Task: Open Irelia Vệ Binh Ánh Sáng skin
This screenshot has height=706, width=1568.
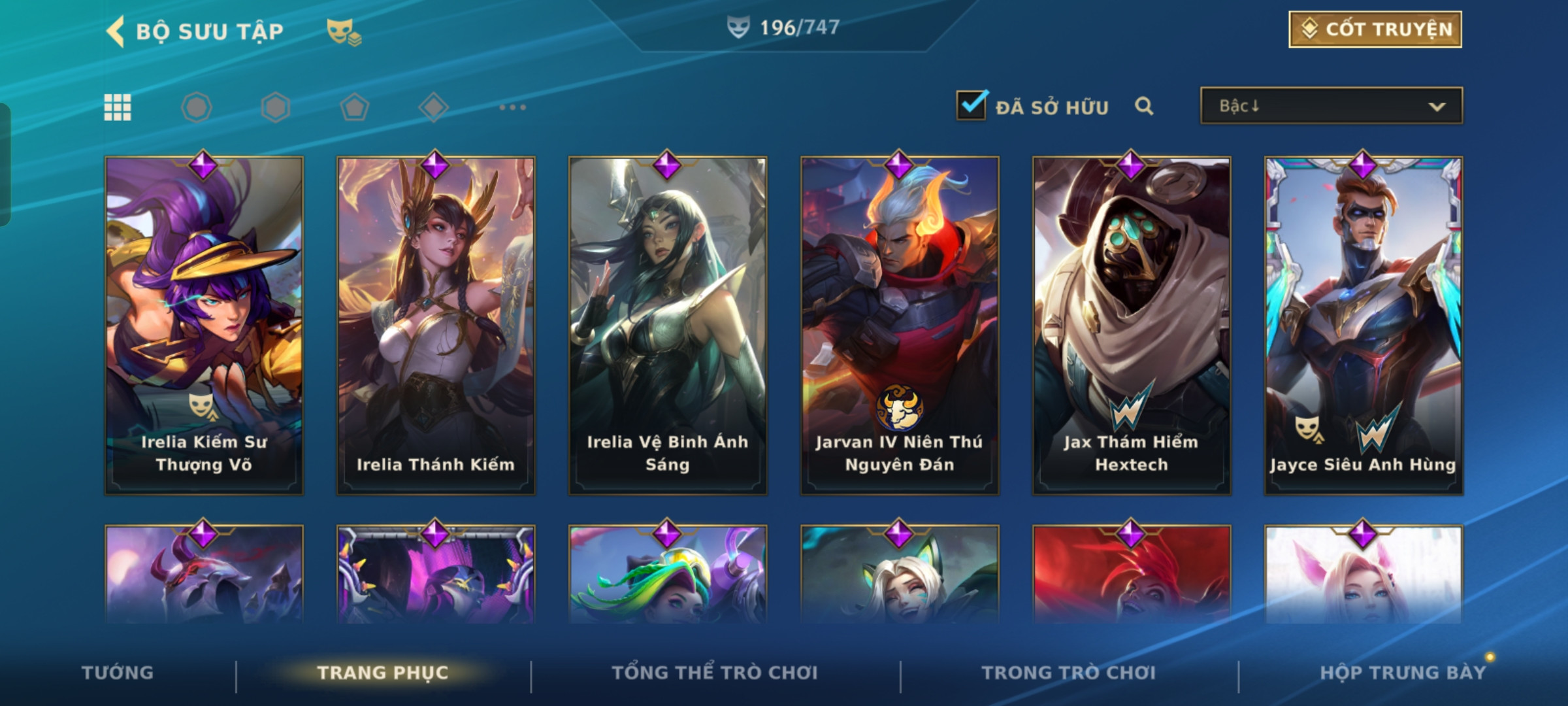Action: pyautogui.click(x=668, y=325)
